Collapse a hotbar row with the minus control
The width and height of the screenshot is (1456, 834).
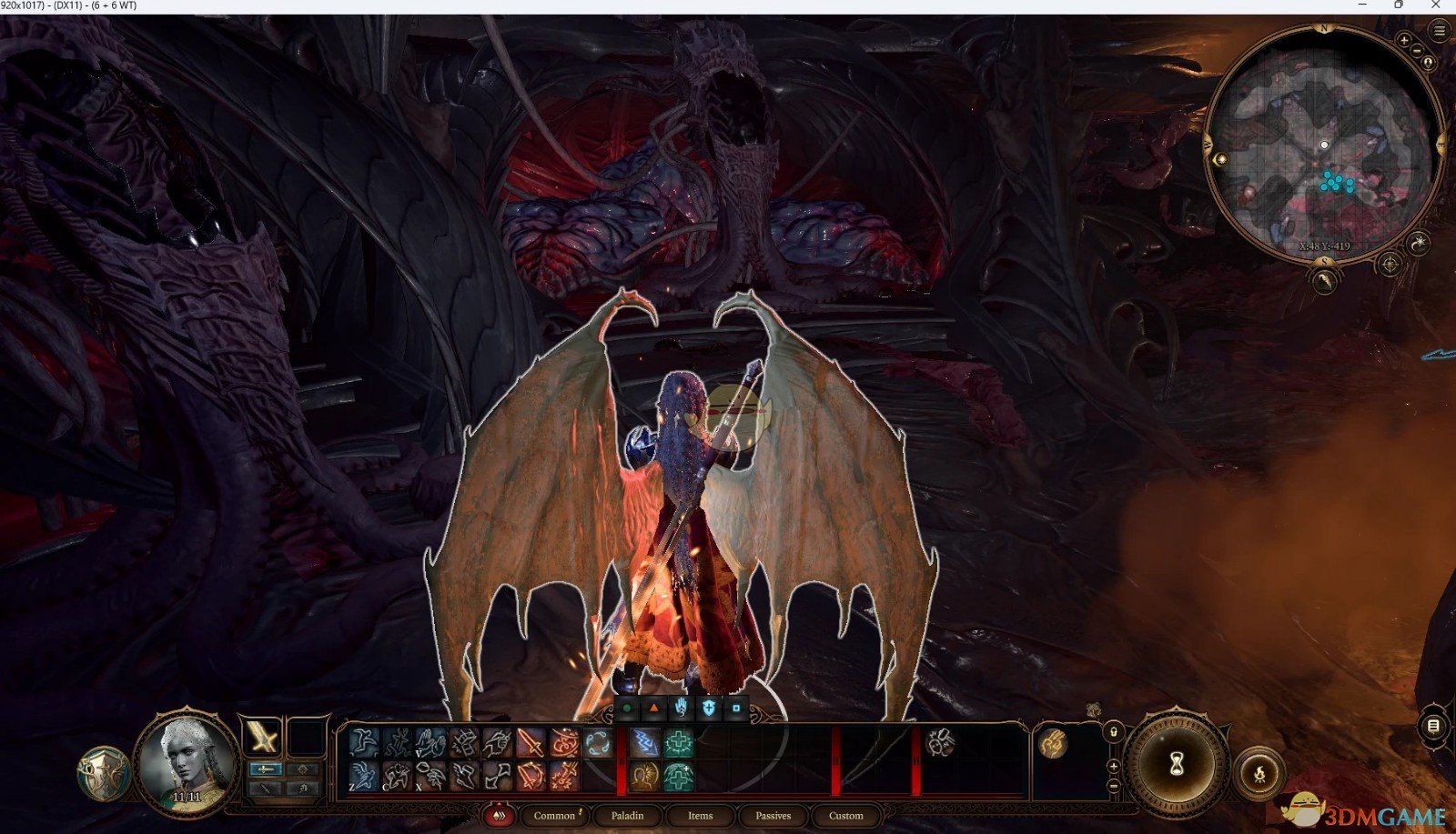[x=1114, y=786]
